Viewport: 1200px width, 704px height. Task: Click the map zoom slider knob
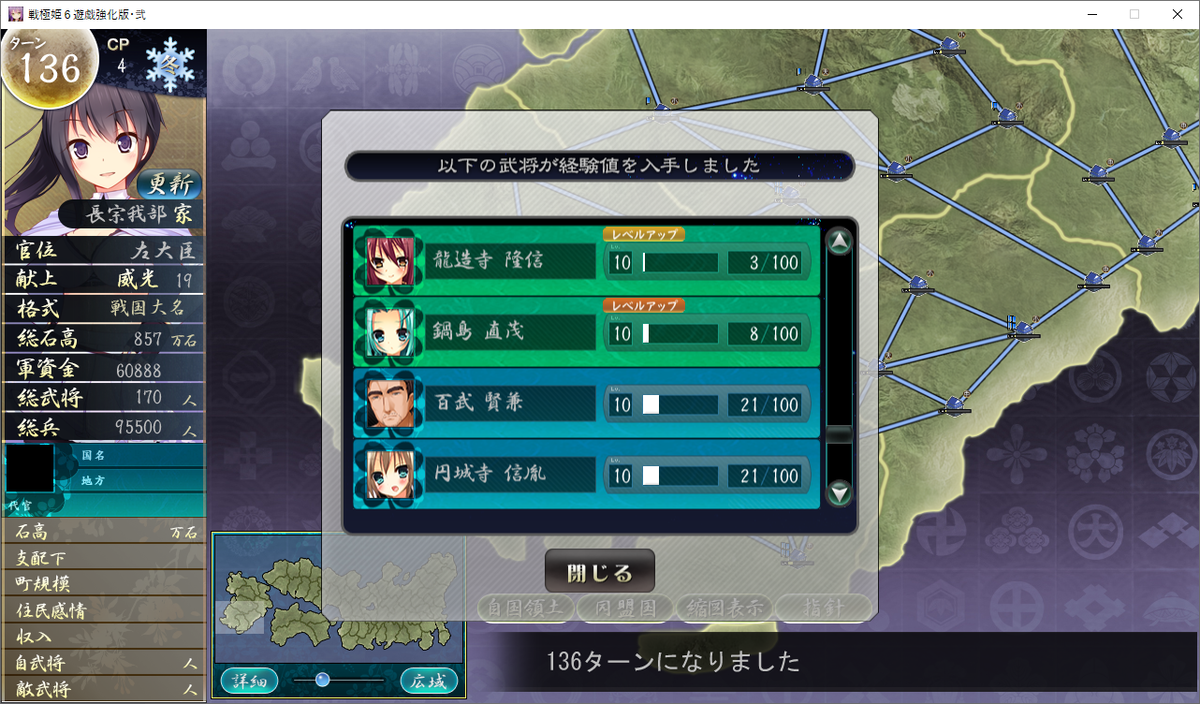click(322, 680)
